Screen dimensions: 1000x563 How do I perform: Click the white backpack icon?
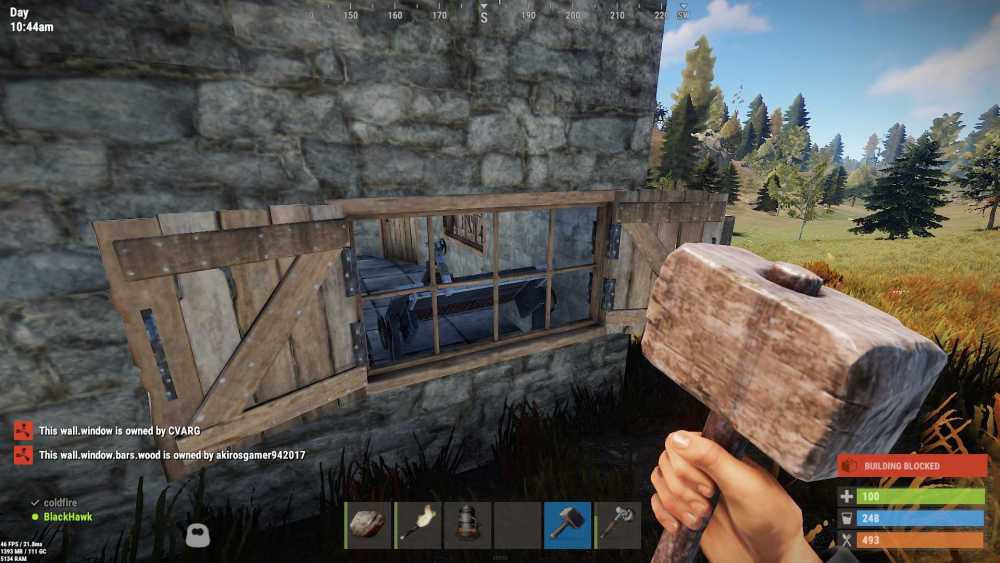pyautogui.click(x=197, y=536)
